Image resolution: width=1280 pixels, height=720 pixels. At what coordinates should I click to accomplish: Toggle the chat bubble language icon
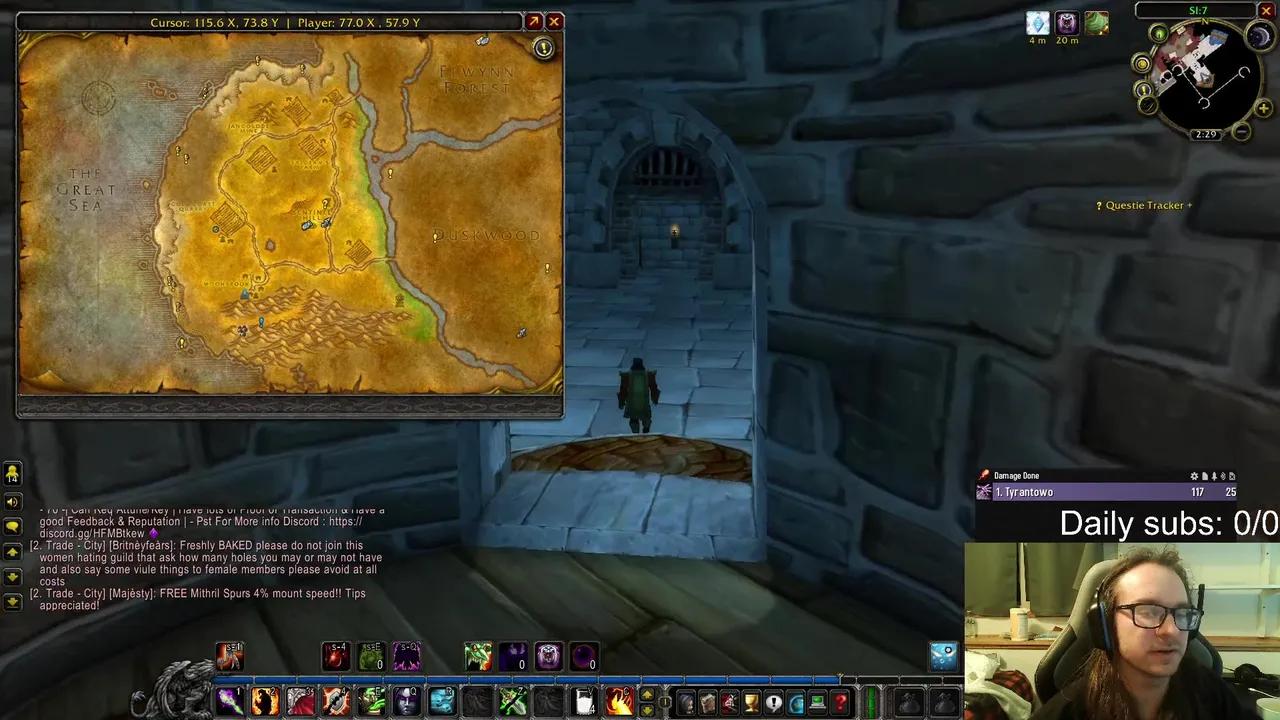pos(12,523)
